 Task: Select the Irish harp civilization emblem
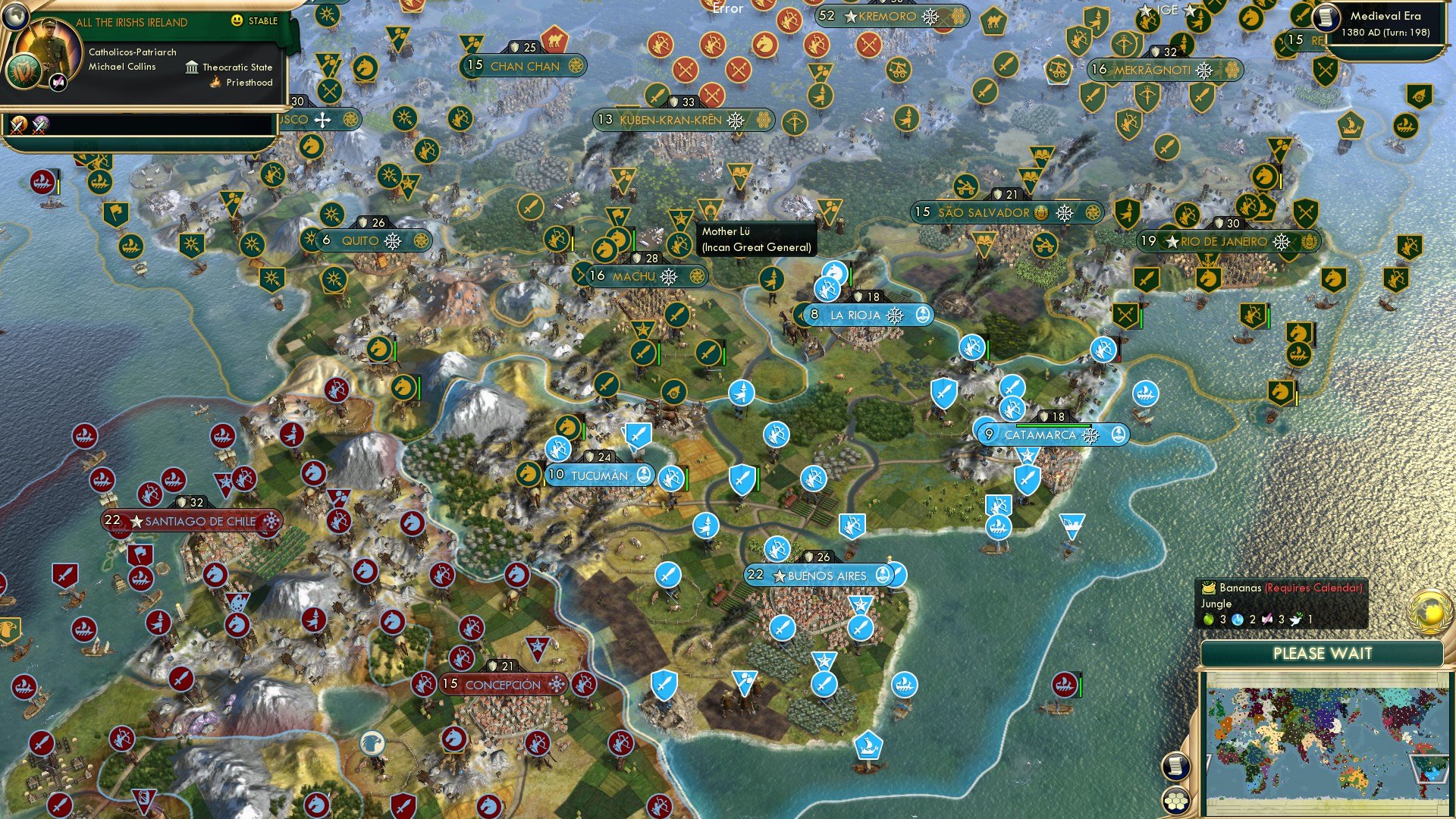pyautogui.click(x=24, y=71)
